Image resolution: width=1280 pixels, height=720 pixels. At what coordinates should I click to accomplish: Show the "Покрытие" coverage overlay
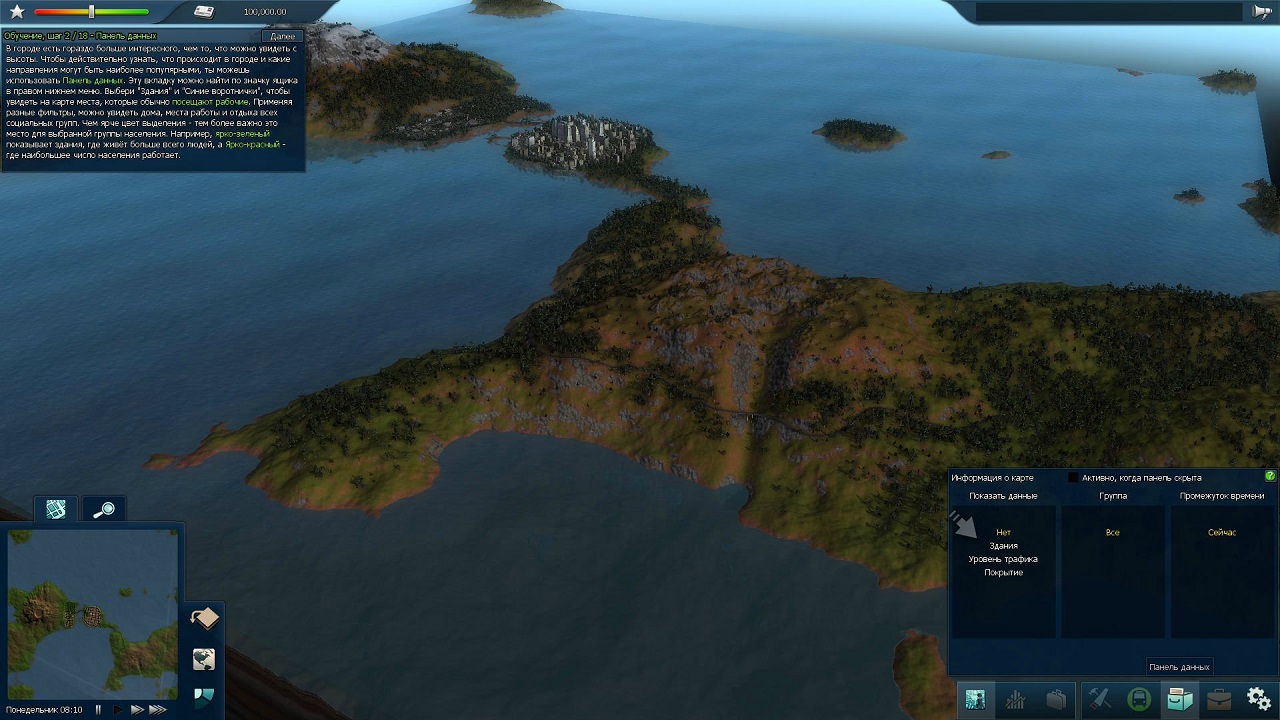1003,573
